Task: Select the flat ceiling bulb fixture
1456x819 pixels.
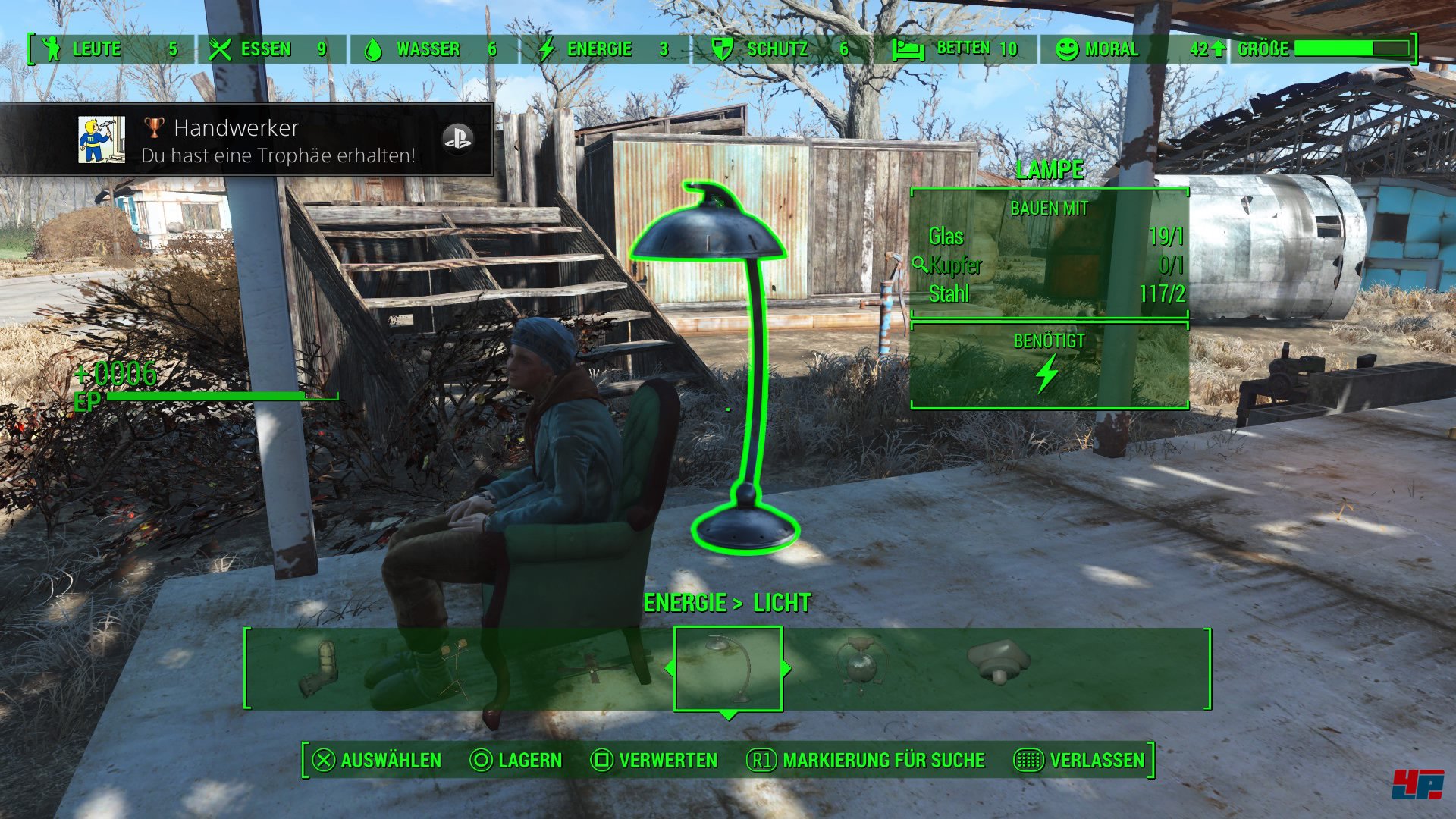Action: (999, 662)
